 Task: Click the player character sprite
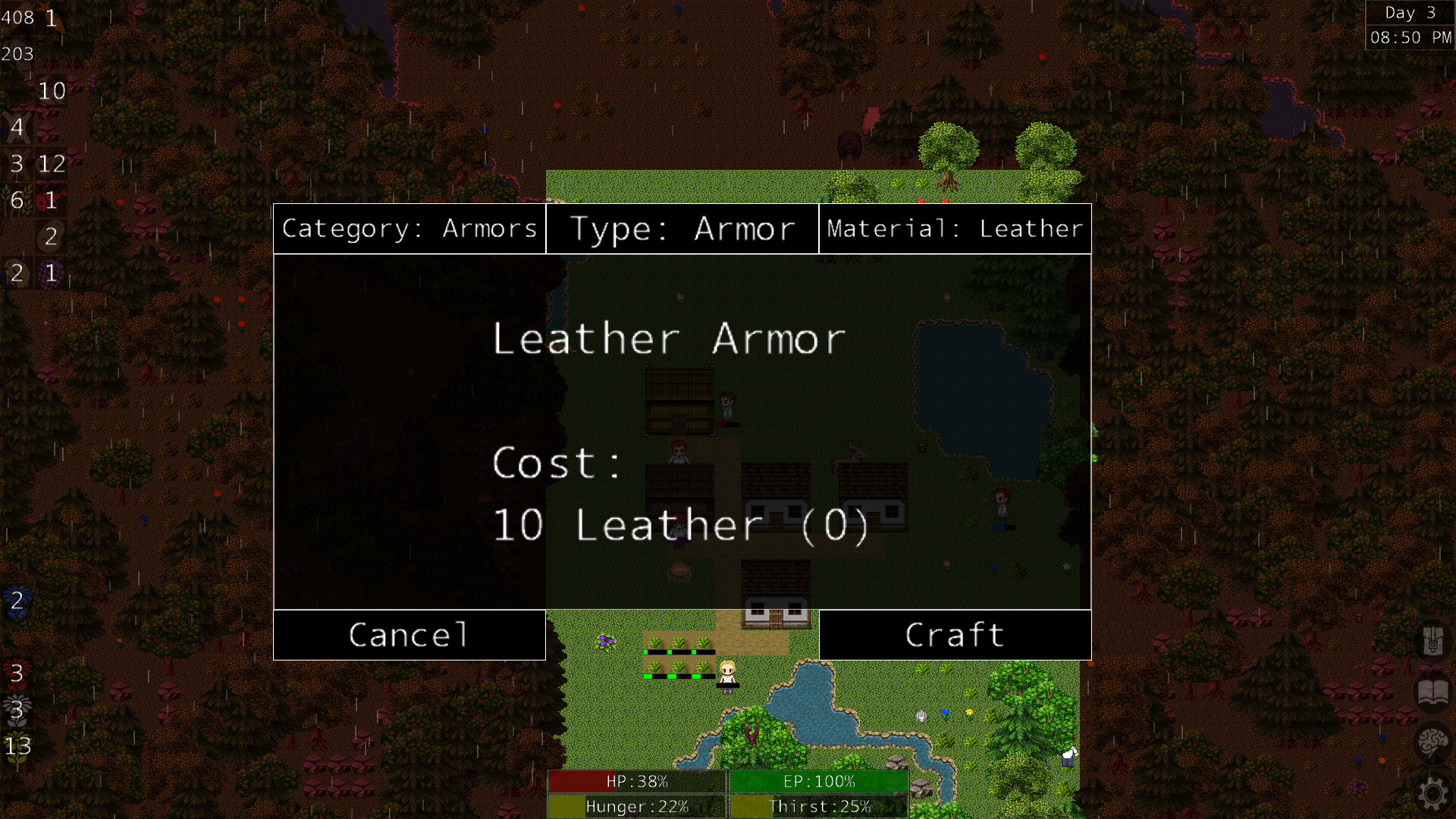(726, 679)
